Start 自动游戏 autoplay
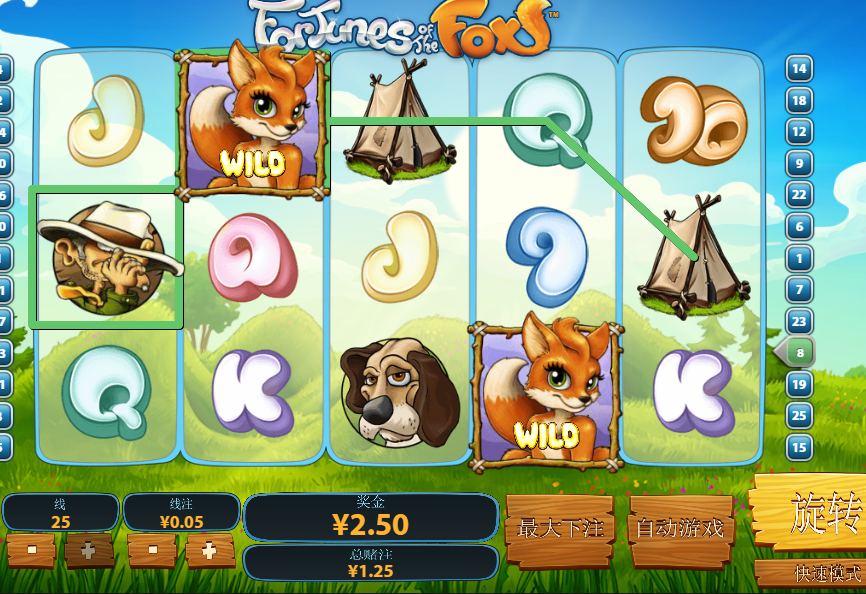866x594 pixels. pyautogui.click(x=681, y=527)
